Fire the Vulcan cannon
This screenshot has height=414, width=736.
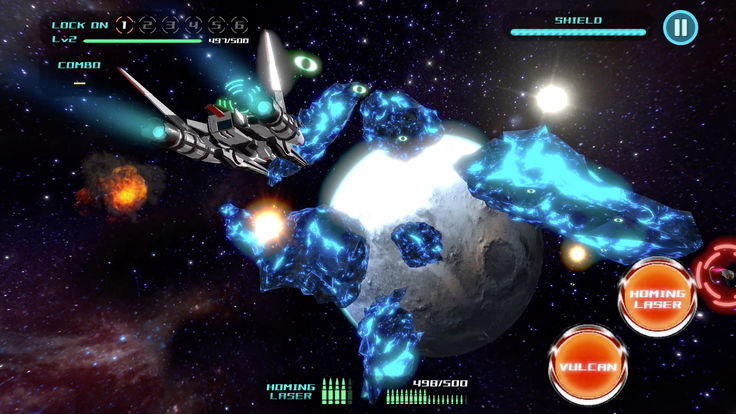(587, 365)
